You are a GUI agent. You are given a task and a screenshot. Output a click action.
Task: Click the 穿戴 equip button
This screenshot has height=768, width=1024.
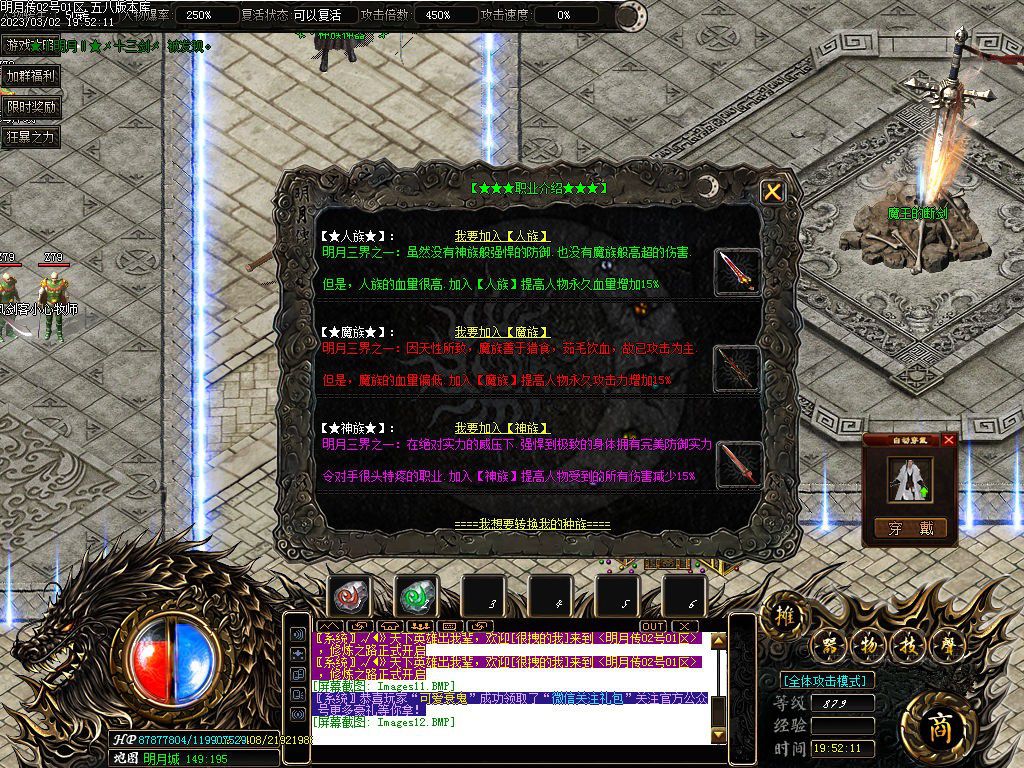pyautogui.click(x=909, y=528)
